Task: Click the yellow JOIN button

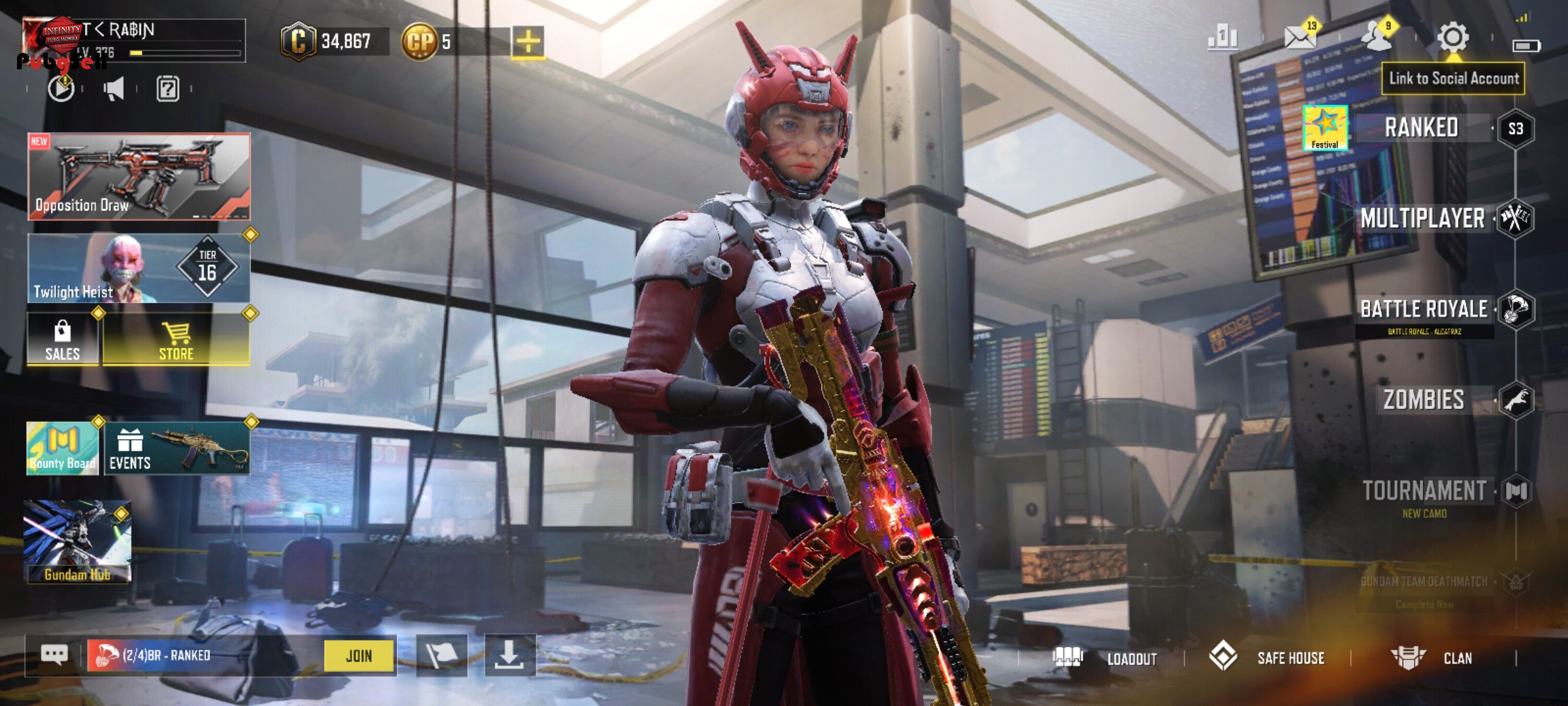Action: 359,655
